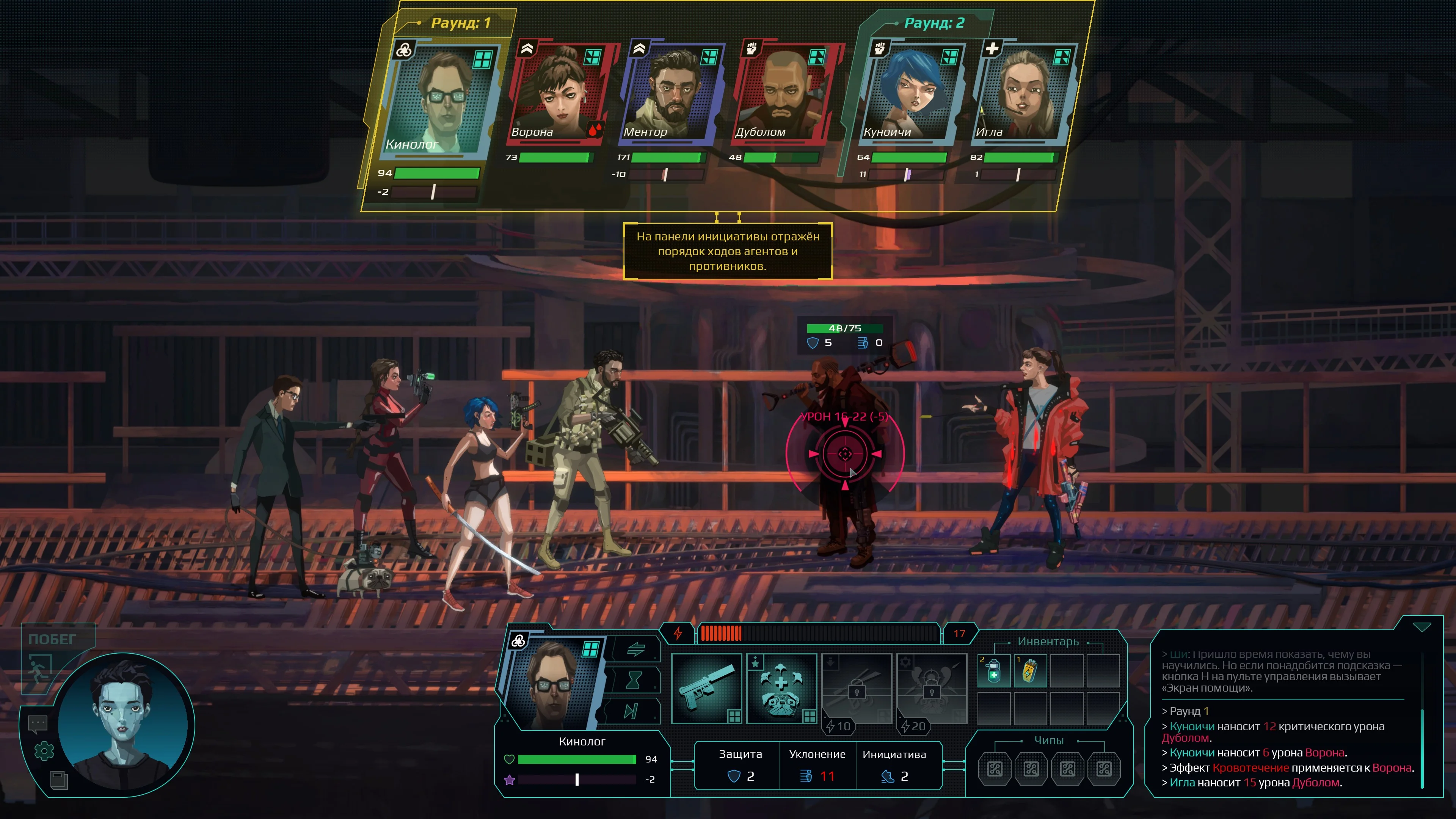Click the hourglass wait button
Screen dimensions: 1456x819
tap(633, 680)
